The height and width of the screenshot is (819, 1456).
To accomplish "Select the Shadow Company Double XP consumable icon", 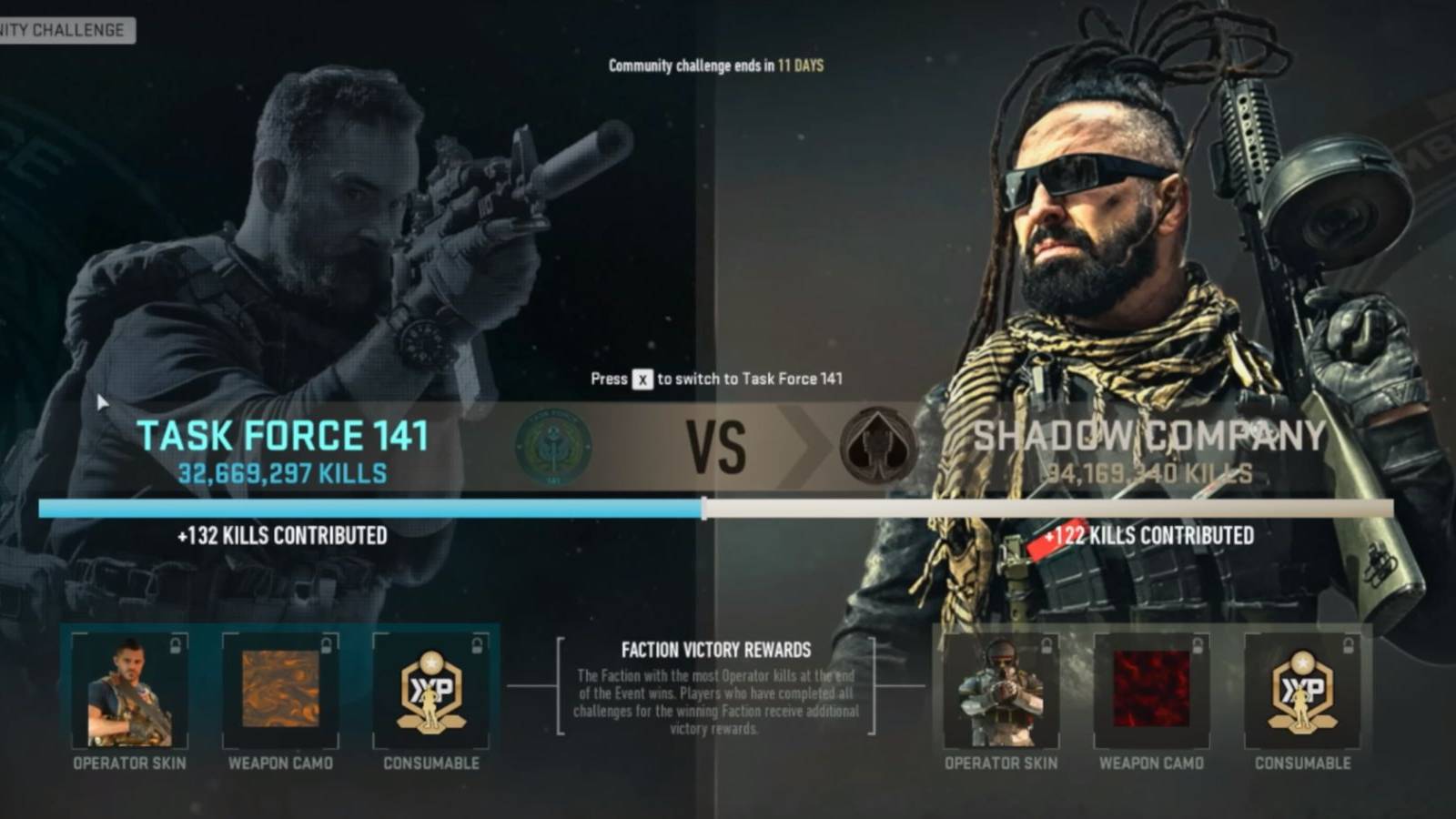I will pyautogui.click(x=1305, y=692).
